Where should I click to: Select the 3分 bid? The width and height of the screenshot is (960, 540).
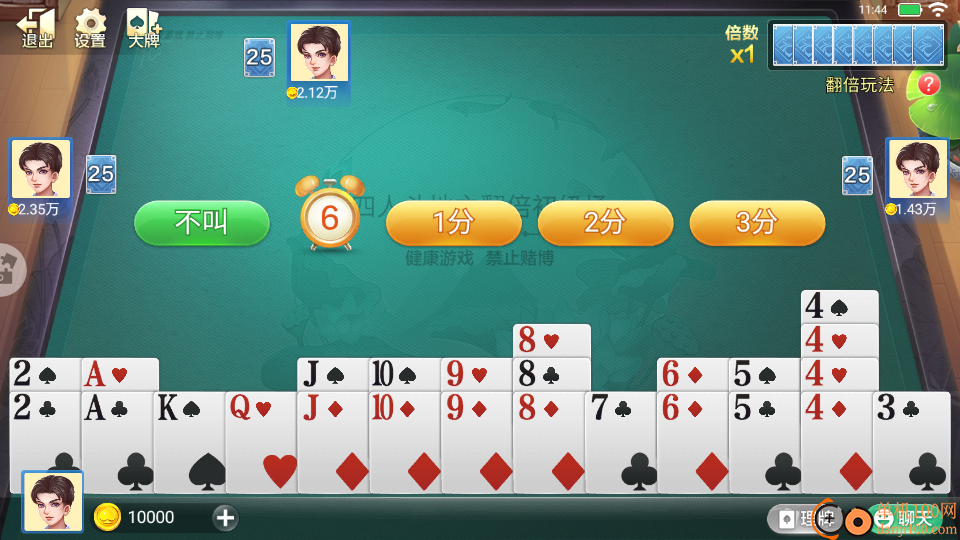(x=757, y=223)
